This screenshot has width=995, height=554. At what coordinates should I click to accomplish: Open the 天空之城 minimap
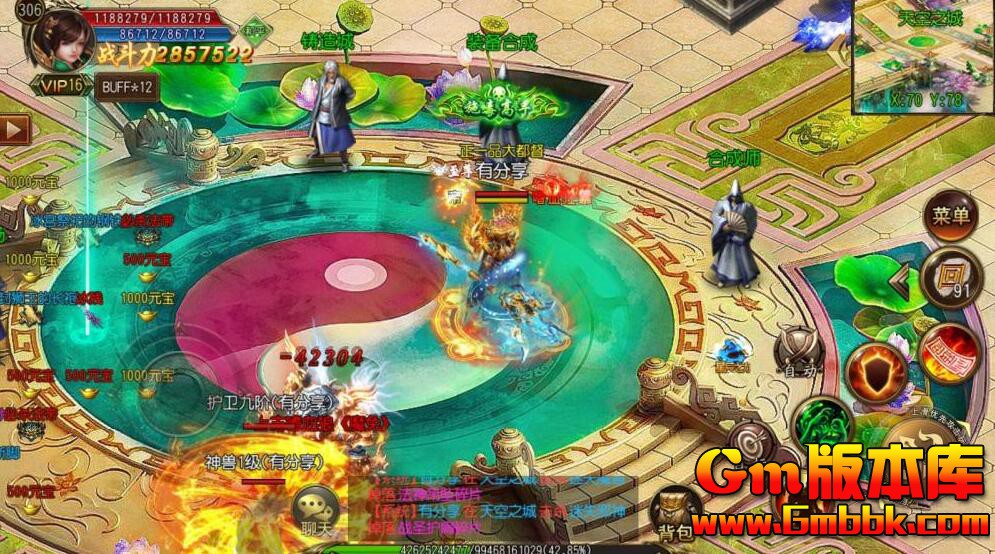[922, 55]
